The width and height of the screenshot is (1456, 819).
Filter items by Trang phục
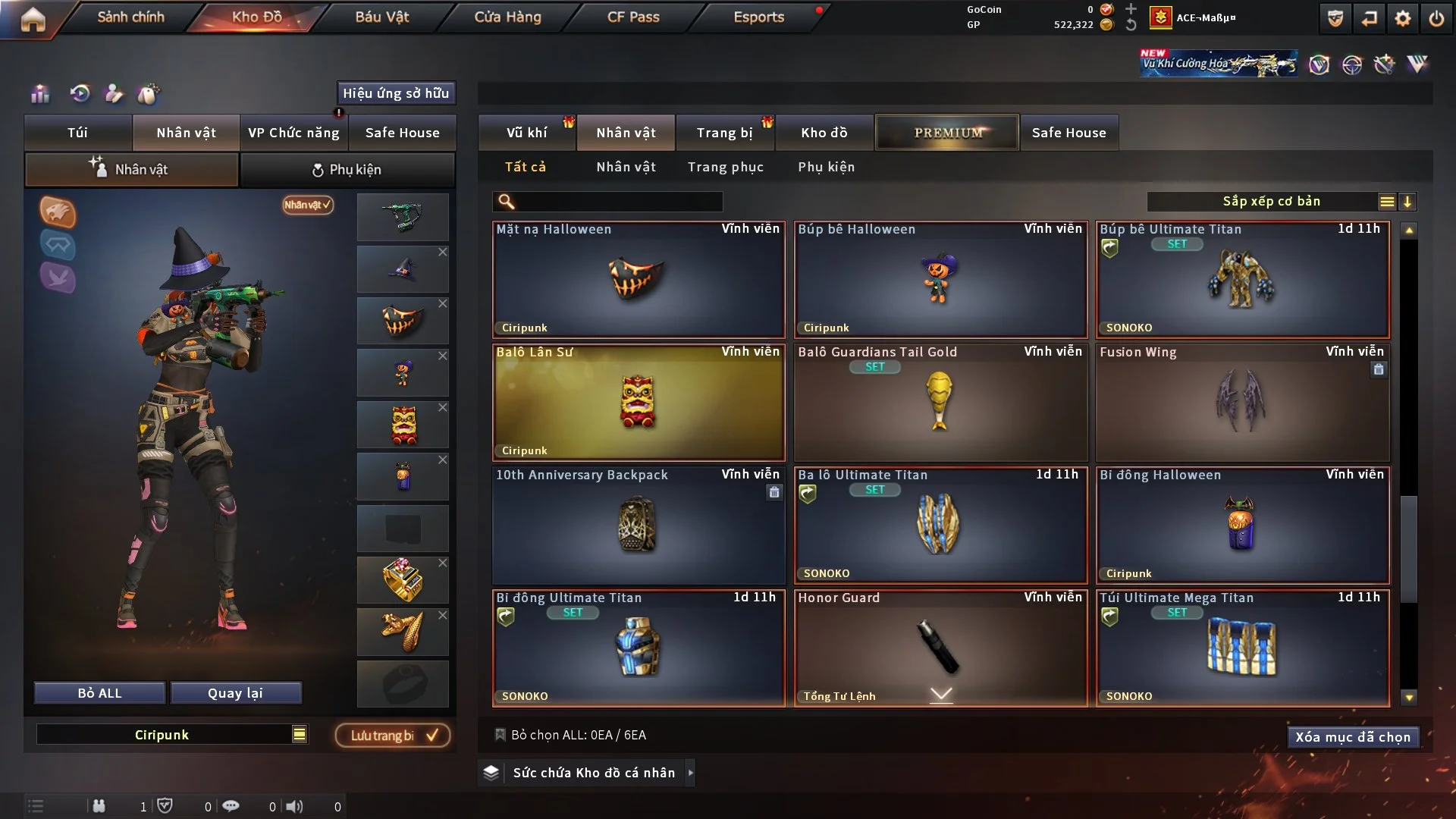(x=725, y=167)
